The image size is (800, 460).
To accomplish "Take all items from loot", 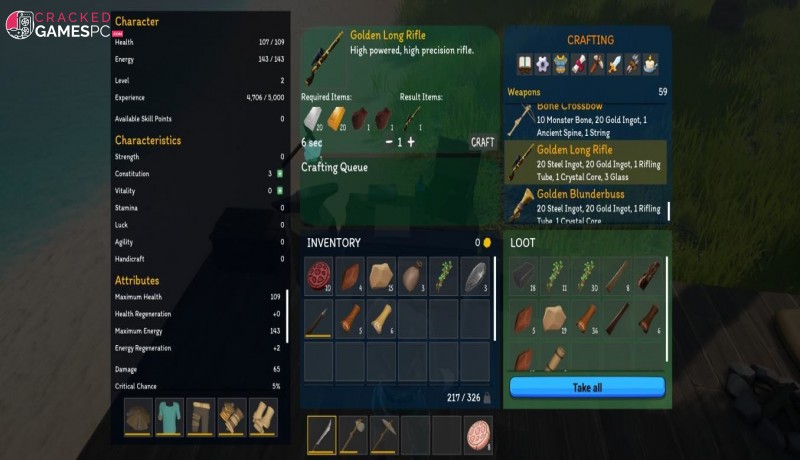I will (x=587, y=387).
